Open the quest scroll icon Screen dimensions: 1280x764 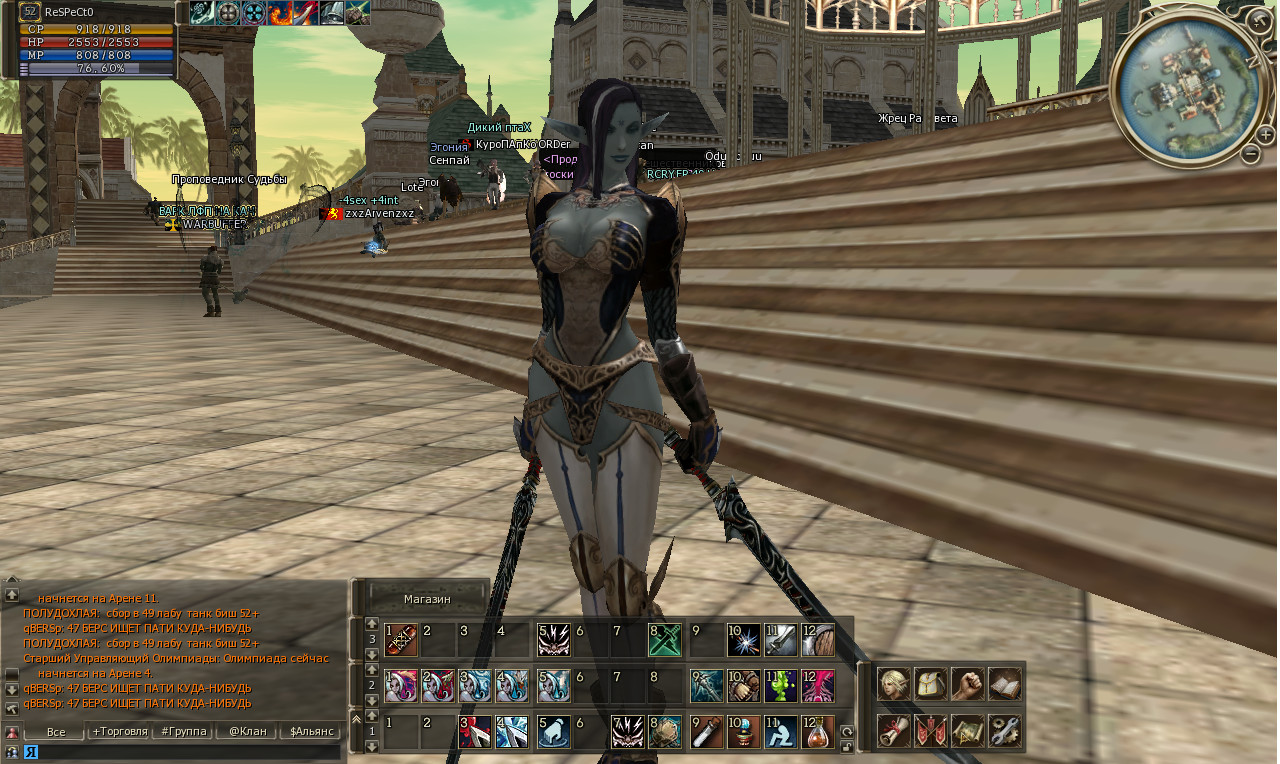coord(894,731)
